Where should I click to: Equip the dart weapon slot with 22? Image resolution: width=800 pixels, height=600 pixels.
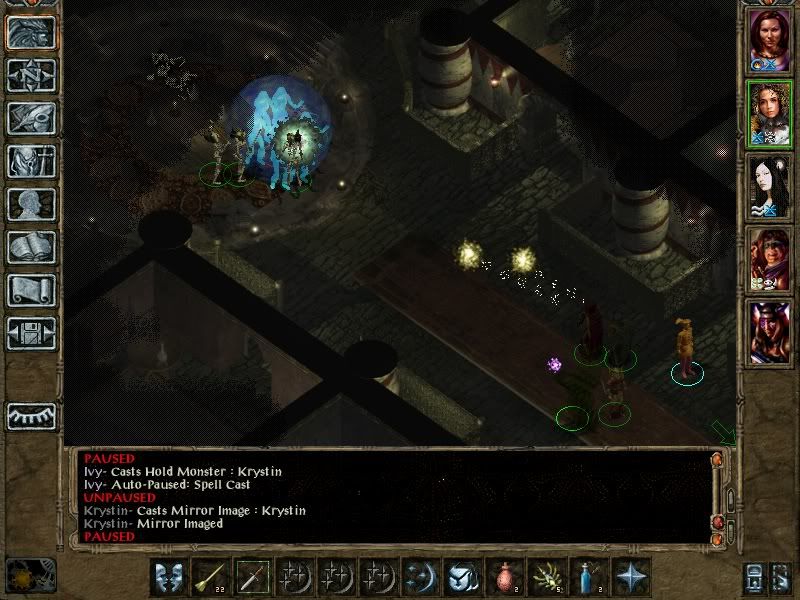tap(210, 577)
